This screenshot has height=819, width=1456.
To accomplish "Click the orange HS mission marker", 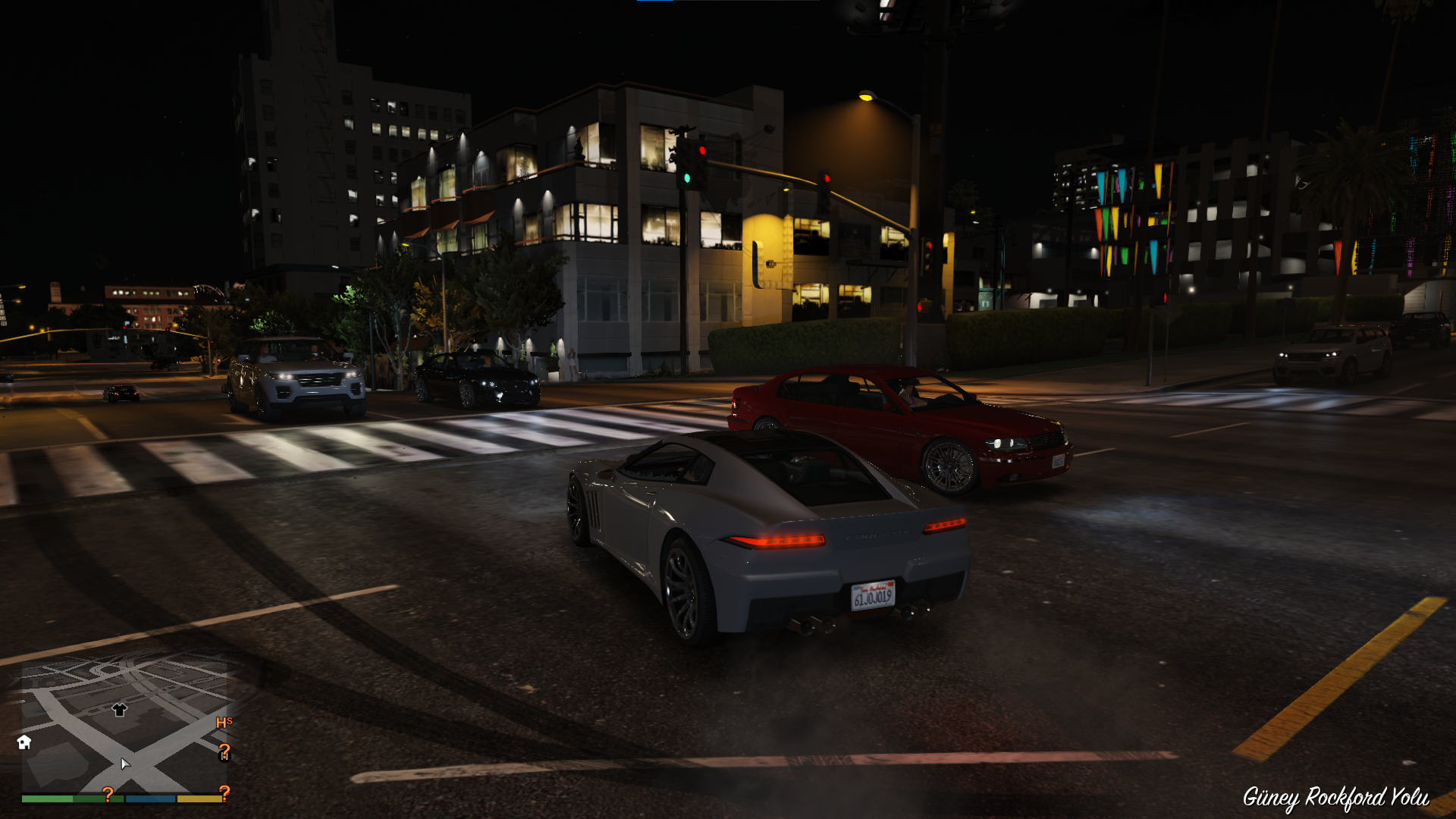I will tap(224, 723).
